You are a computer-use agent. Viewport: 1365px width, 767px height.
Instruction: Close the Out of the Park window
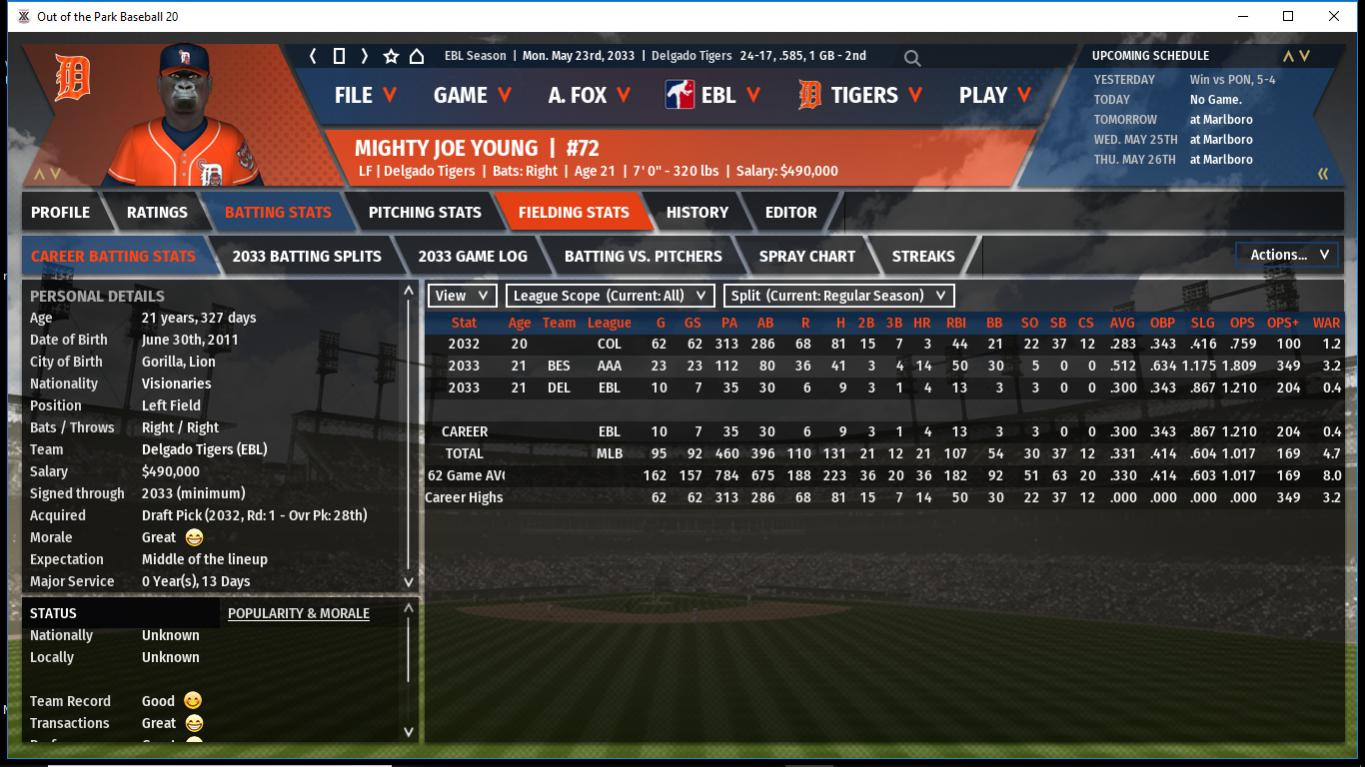click(x=1334, y=16)
